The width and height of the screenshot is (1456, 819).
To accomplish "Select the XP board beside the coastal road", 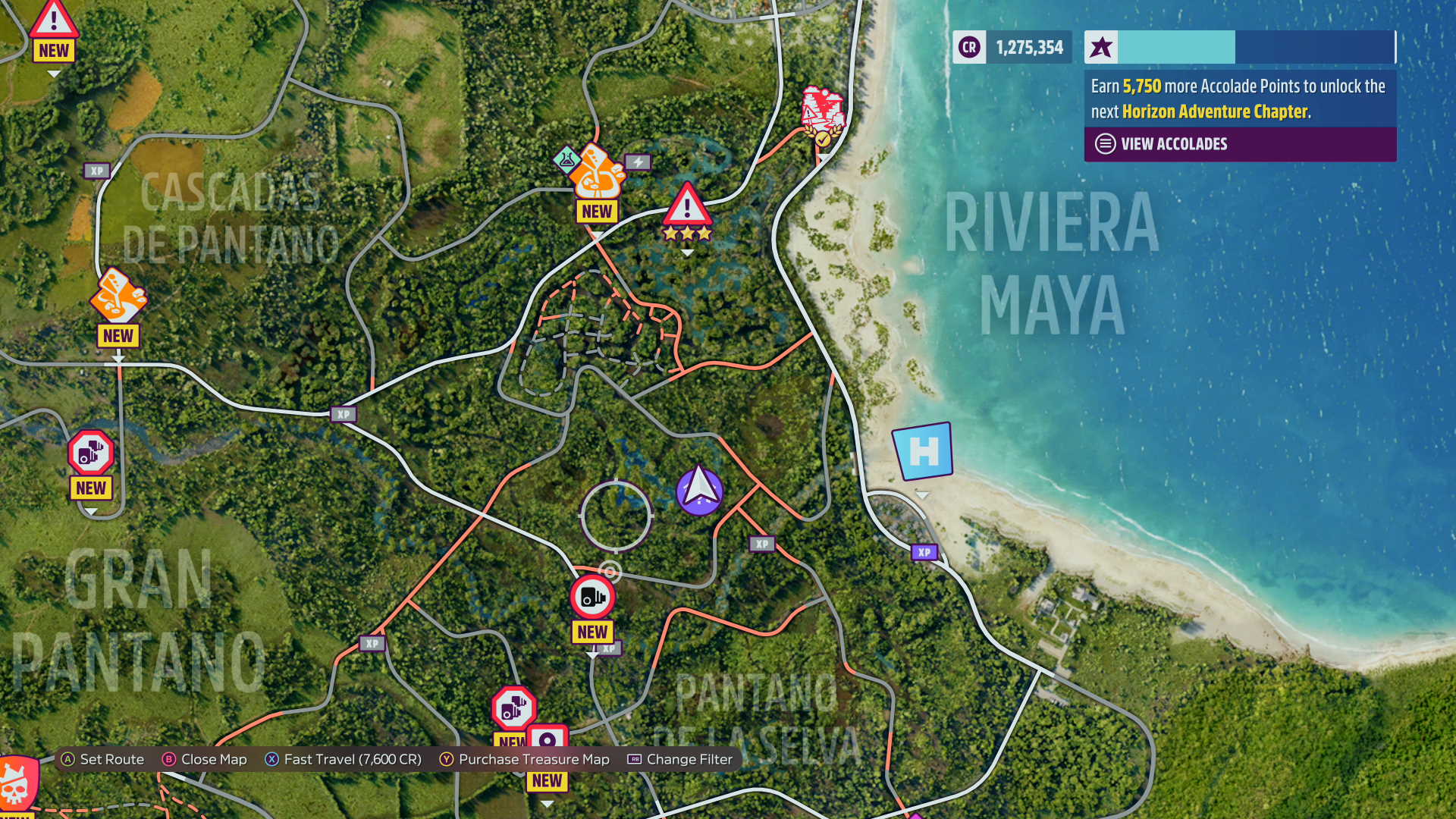I will click(x=924, y=553).
